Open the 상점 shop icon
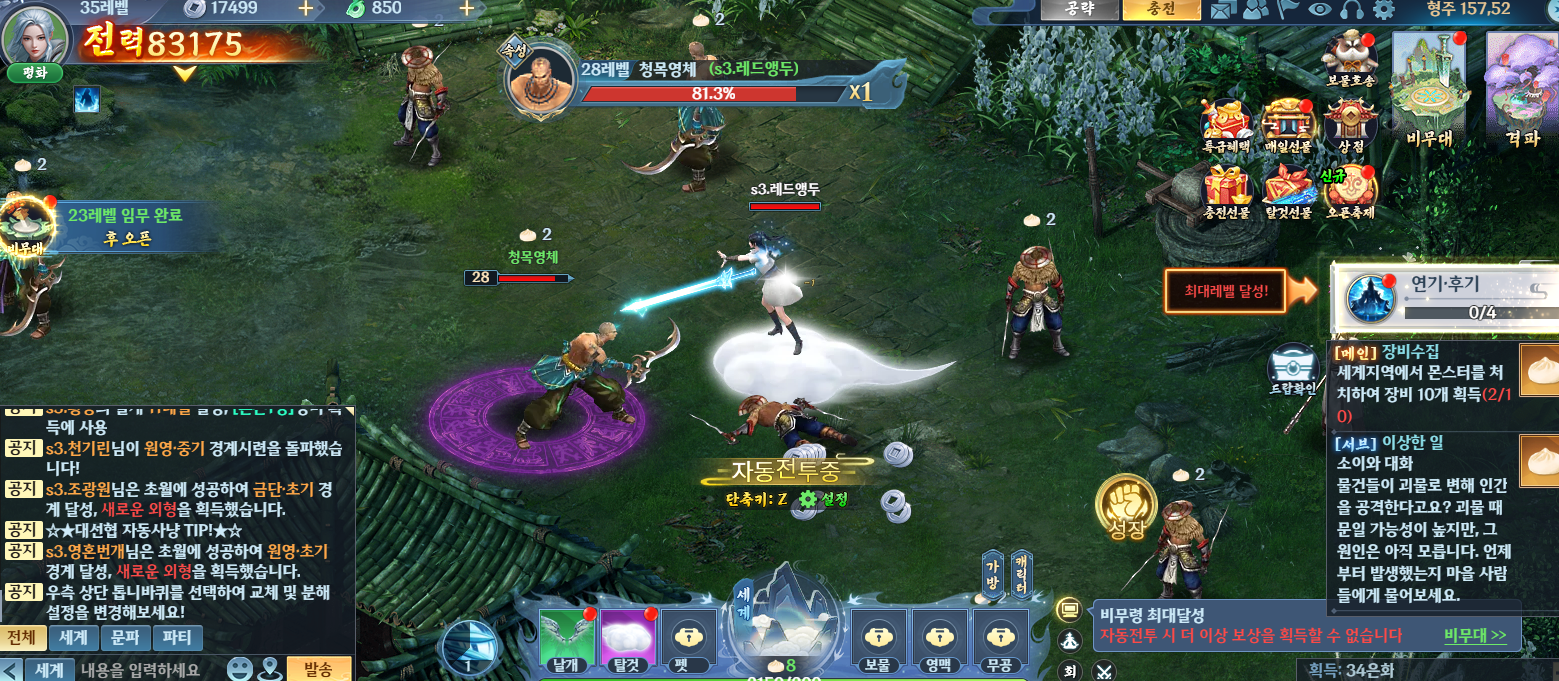Viewport: 1559px width, 681px height. coord(1350,128)
